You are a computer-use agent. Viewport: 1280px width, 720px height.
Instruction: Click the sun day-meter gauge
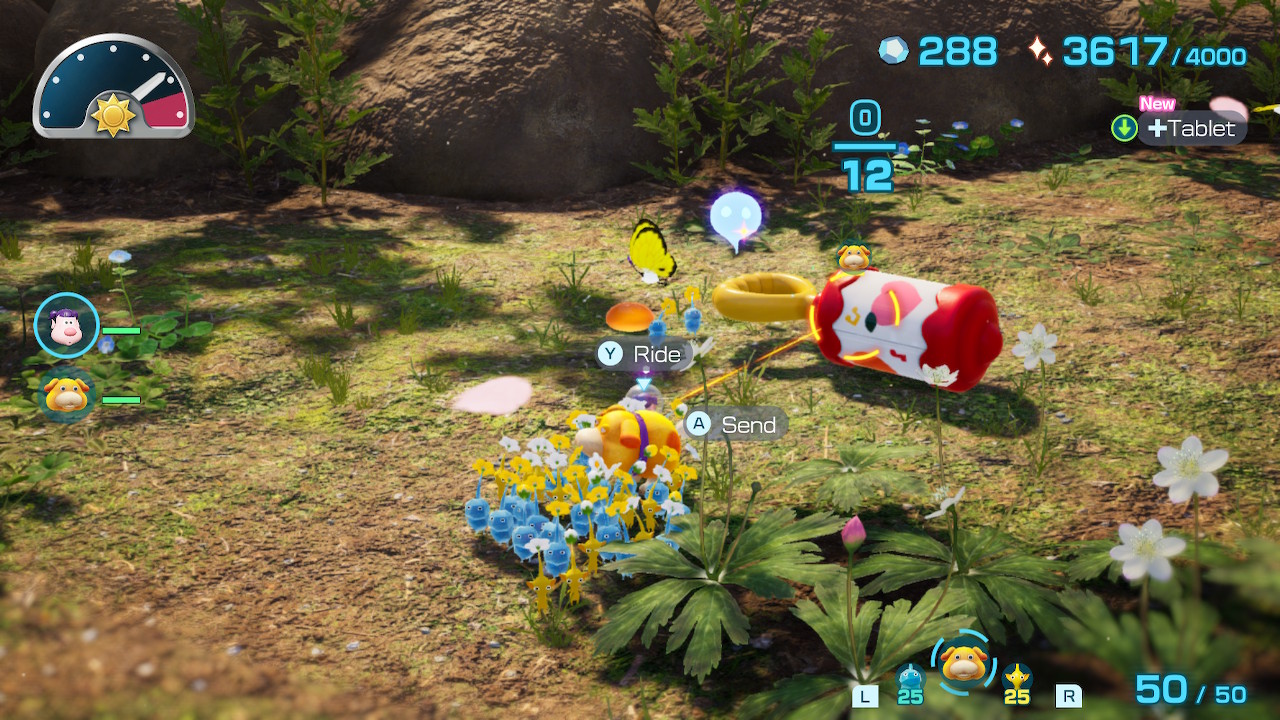click(x=113, y=88)
